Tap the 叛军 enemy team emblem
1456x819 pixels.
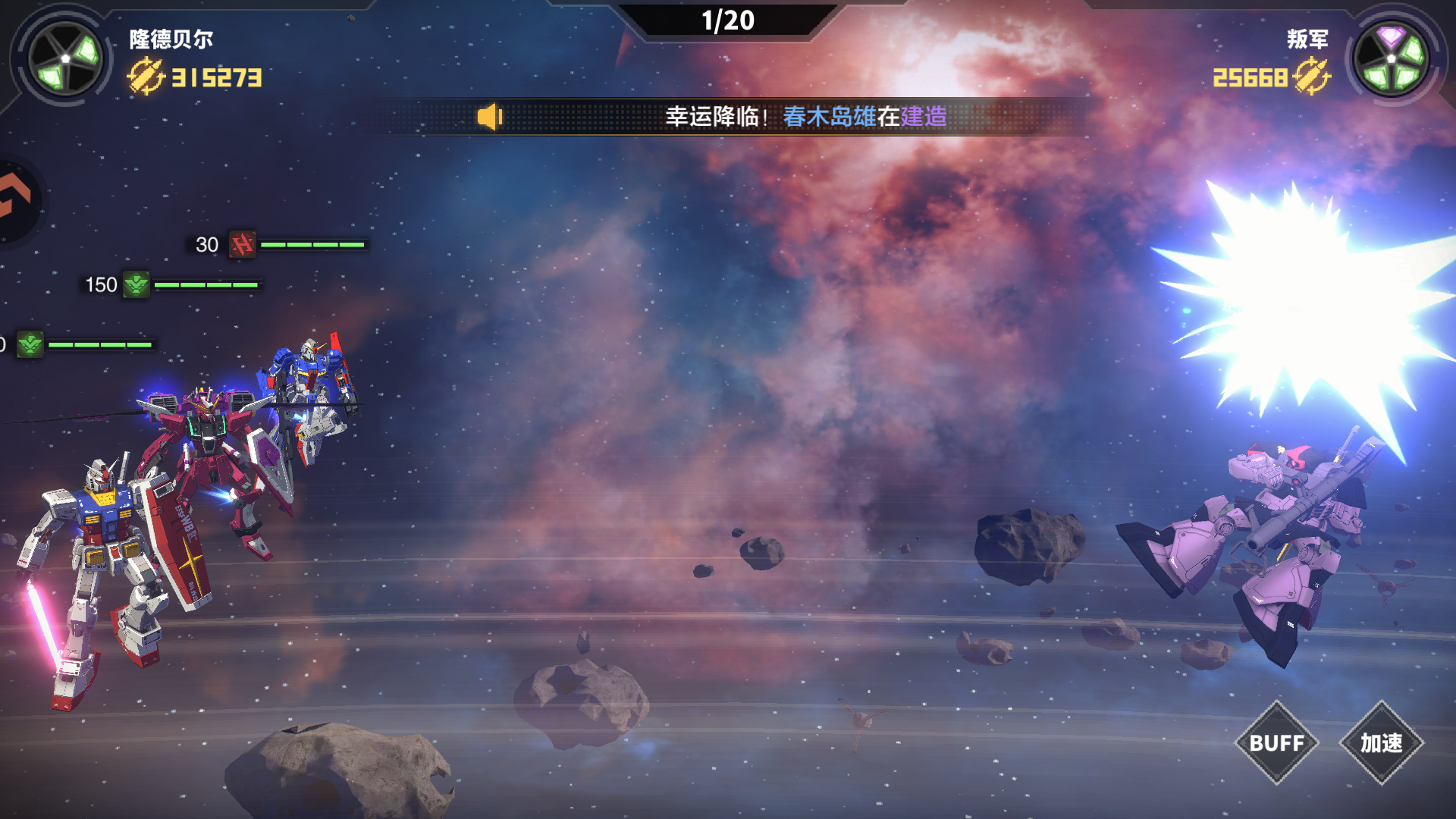(1392, 58)
